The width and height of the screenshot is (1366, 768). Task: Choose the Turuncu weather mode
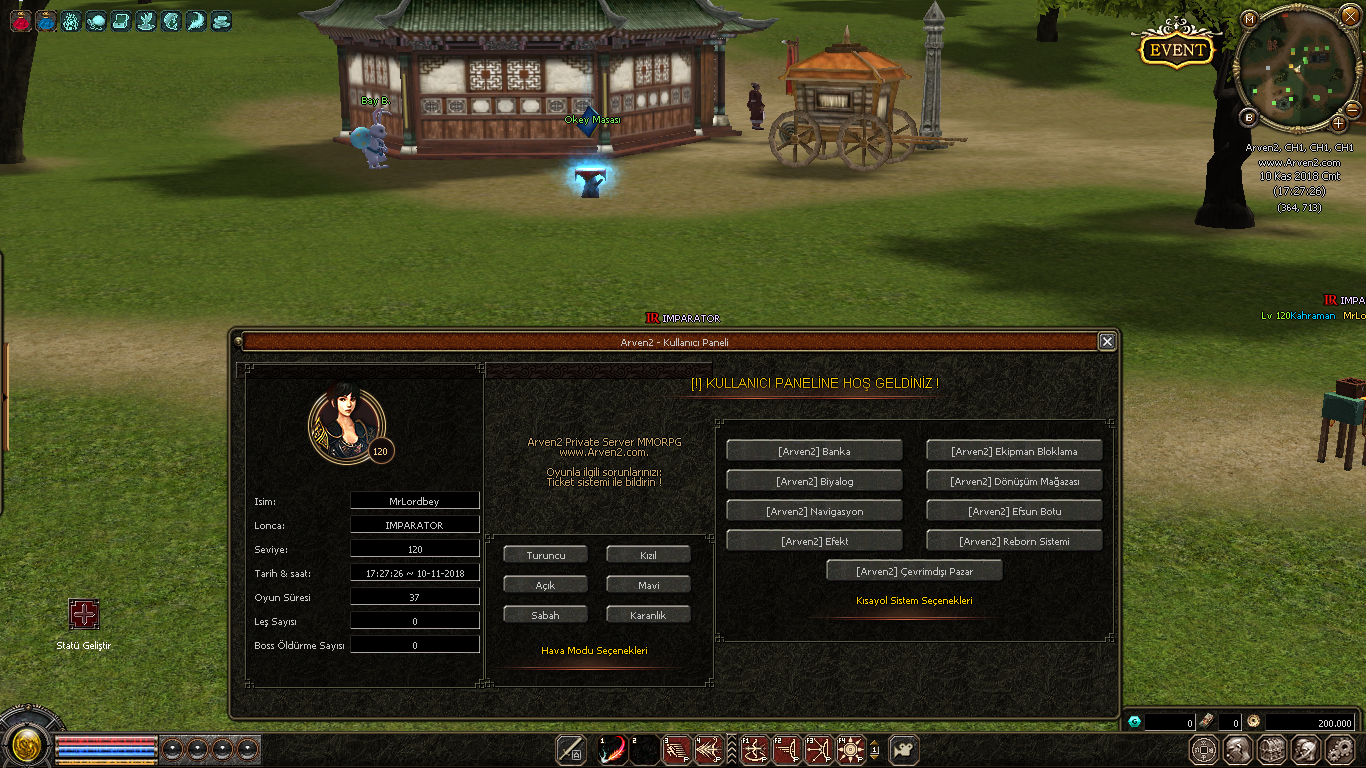click(x=546, y=555)
